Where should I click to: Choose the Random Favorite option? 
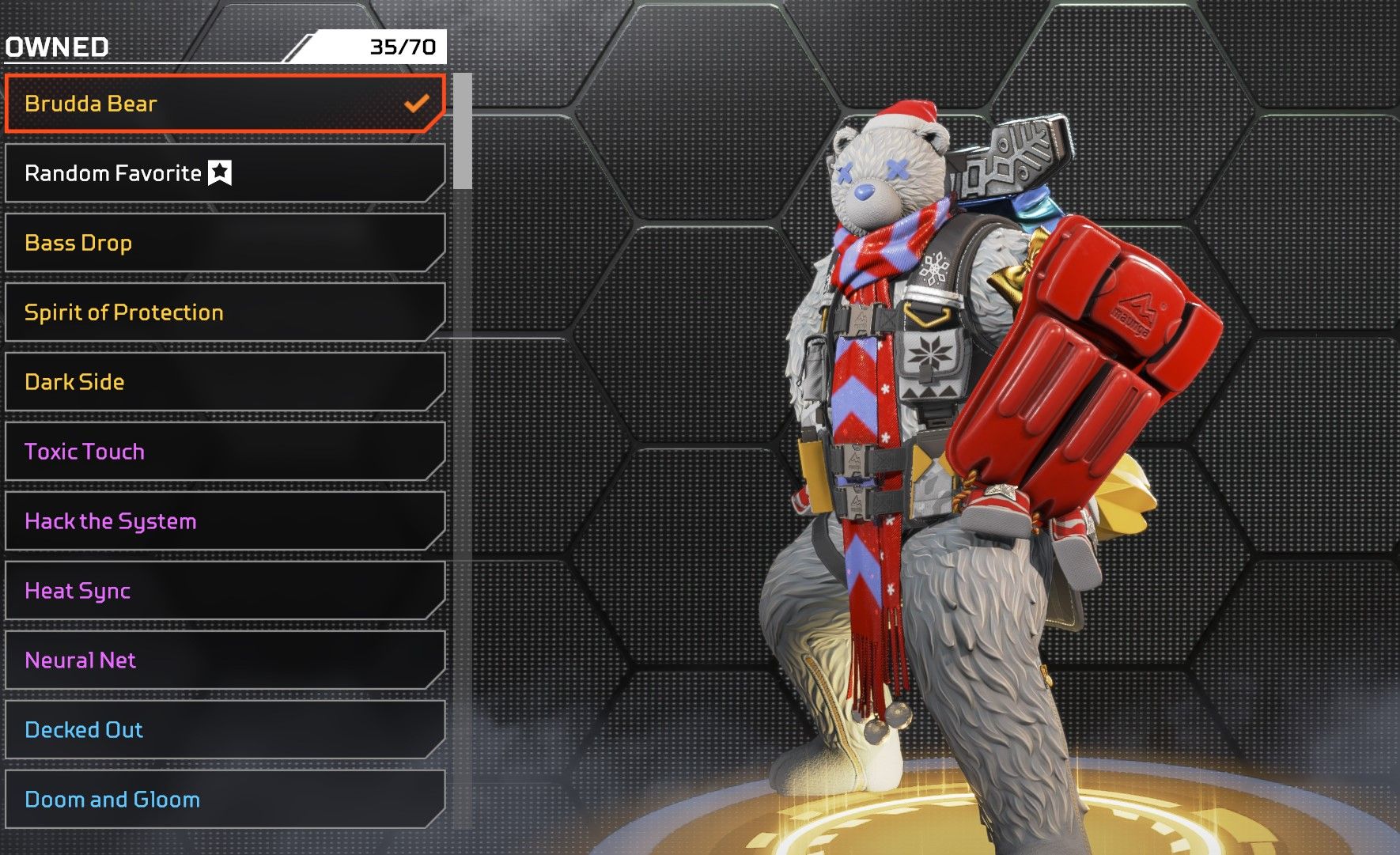[225, 173]
